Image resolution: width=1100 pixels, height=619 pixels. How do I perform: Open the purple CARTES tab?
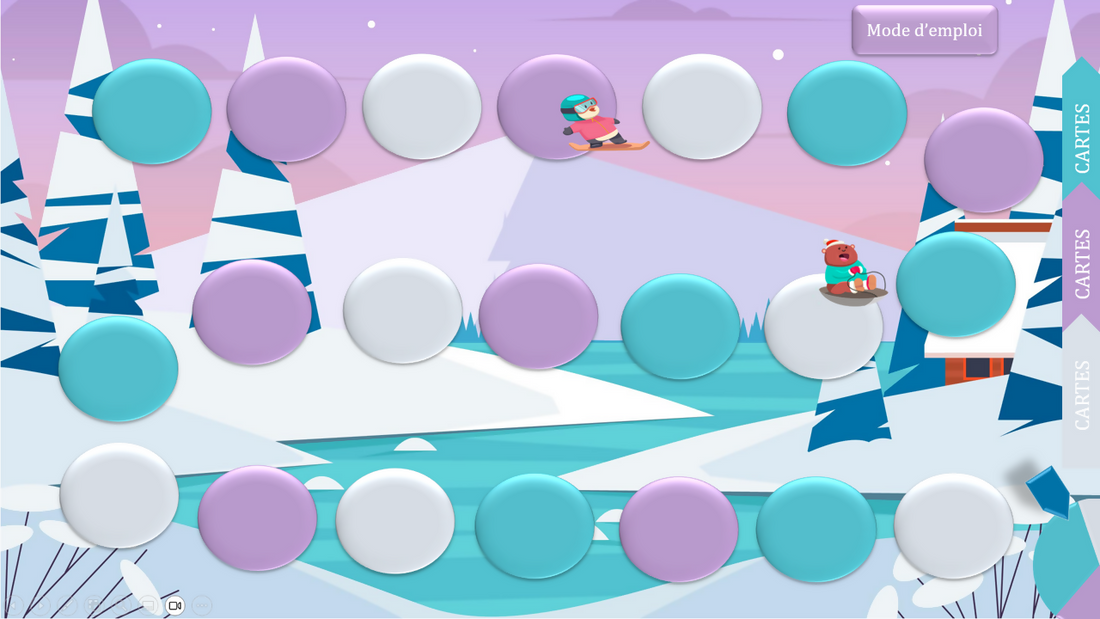1082,263
